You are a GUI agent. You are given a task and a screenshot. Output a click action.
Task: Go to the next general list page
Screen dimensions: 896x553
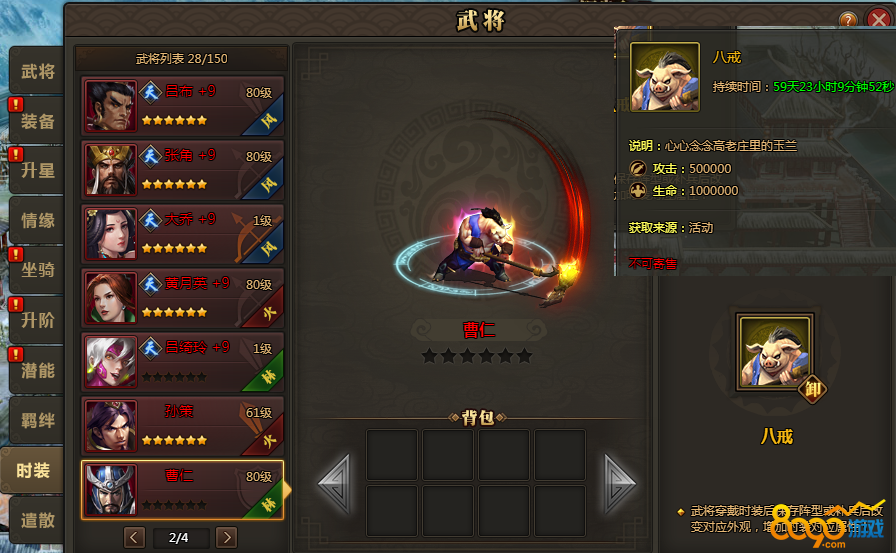(227, 538)
